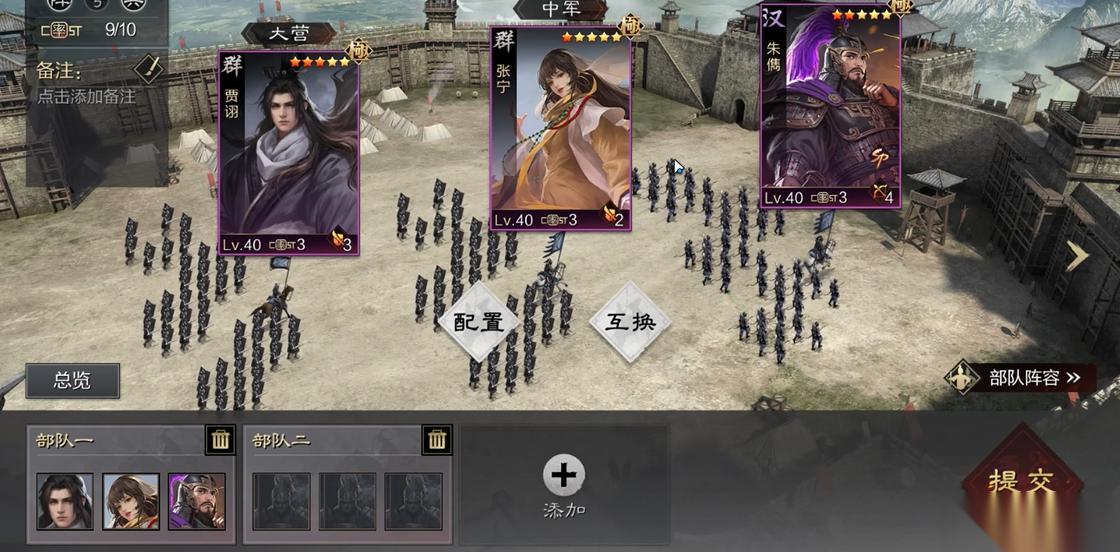1120x552 pixels.
Task: Delete 部队二 with its trash icon
Action: pyautogui.click(x=436, y=440)
